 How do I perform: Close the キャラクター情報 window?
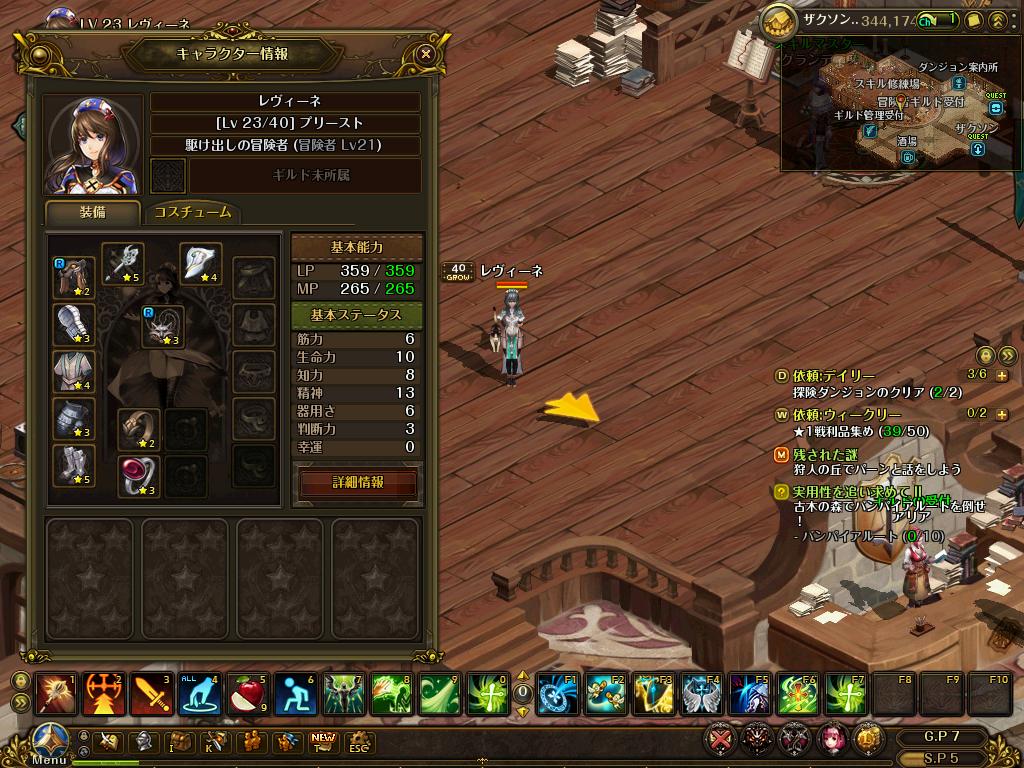click(426, 54)
